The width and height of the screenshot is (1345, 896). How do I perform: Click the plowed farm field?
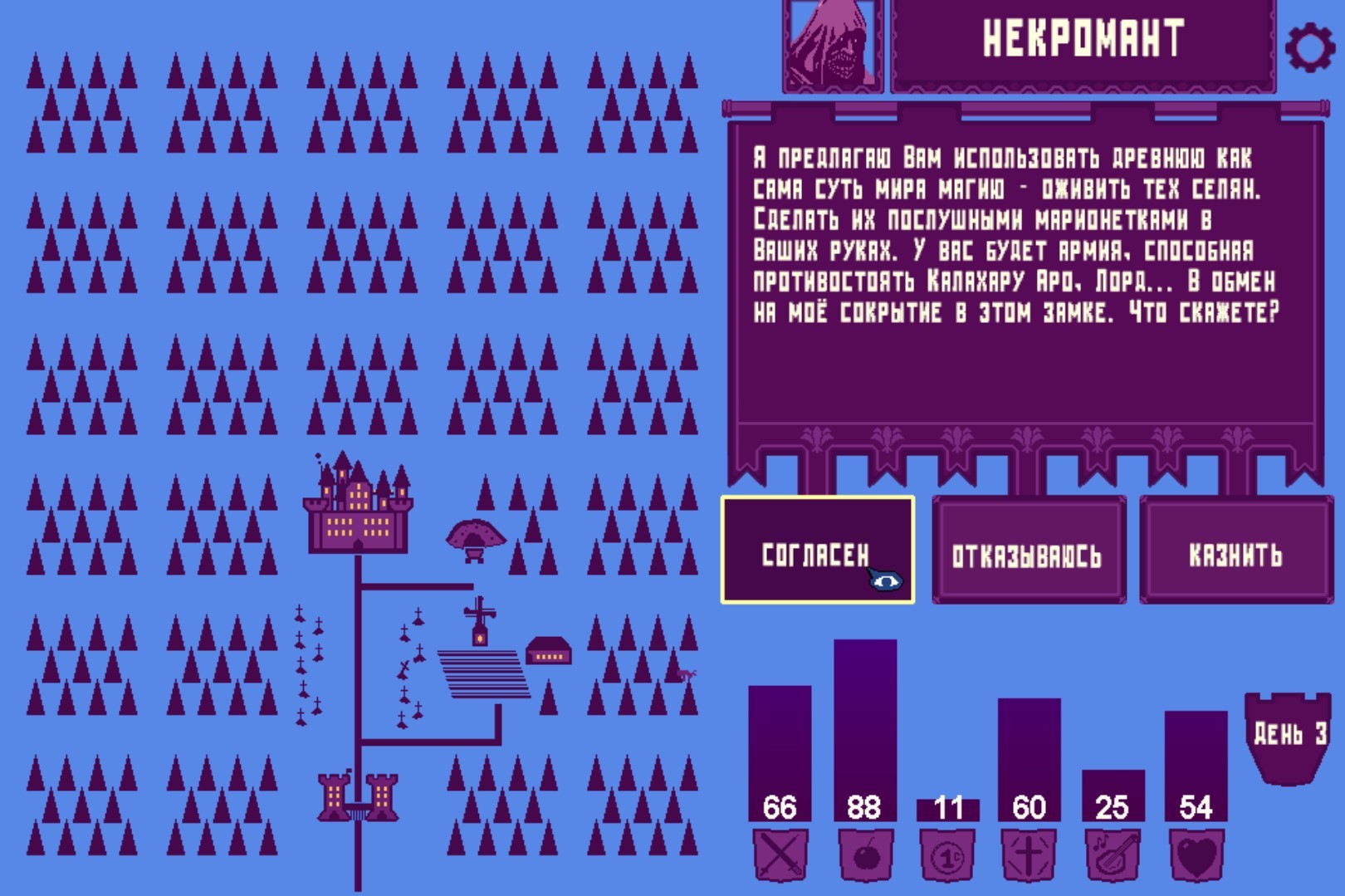coord(482,673)
